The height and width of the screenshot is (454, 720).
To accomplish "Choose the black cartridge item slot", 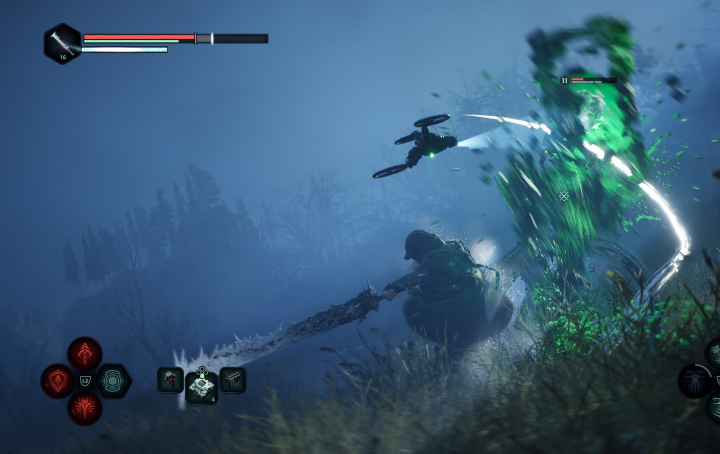I will (233, 380).
